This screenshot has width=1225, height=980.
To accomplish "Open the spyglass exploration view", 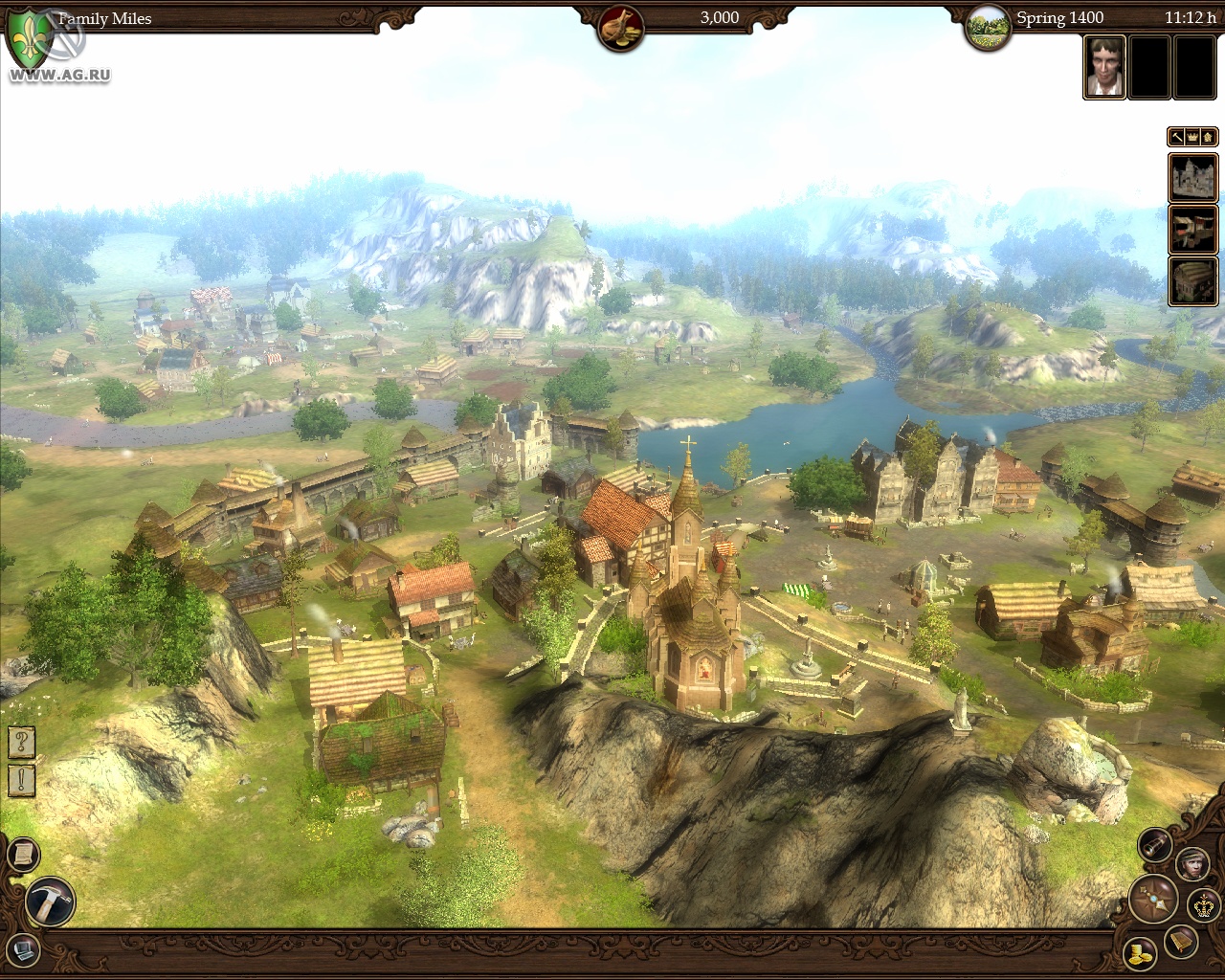I will [1152, 845].
